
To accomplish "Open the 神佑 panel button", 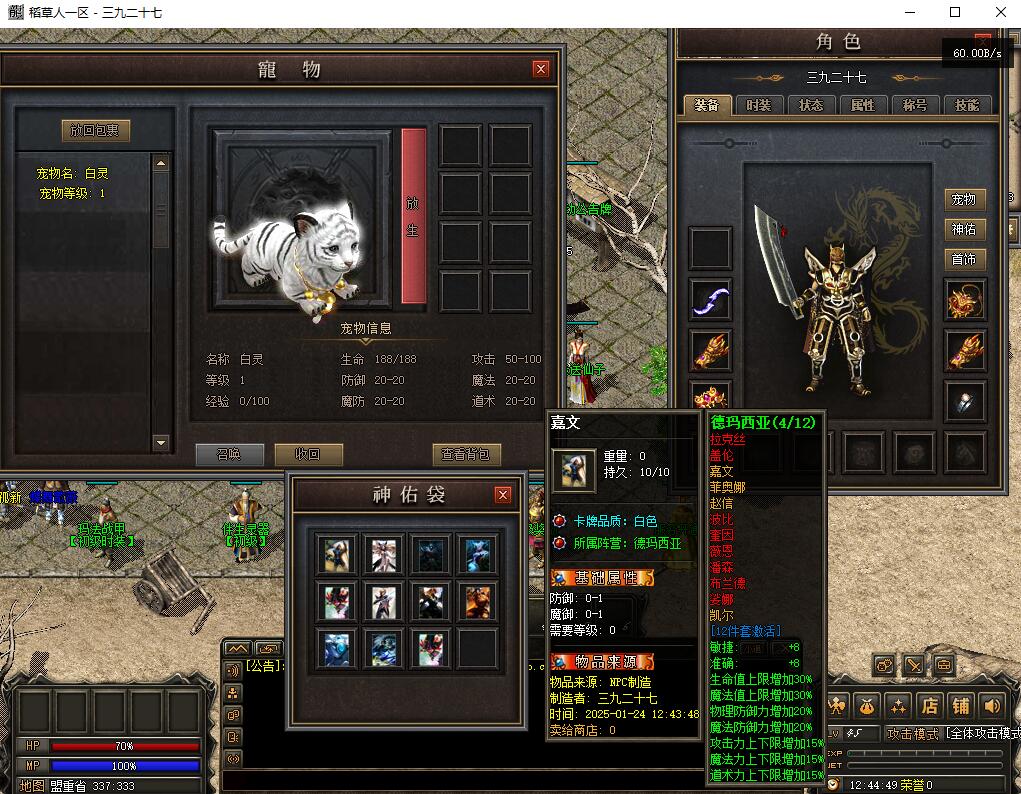I will coord(964,229).
